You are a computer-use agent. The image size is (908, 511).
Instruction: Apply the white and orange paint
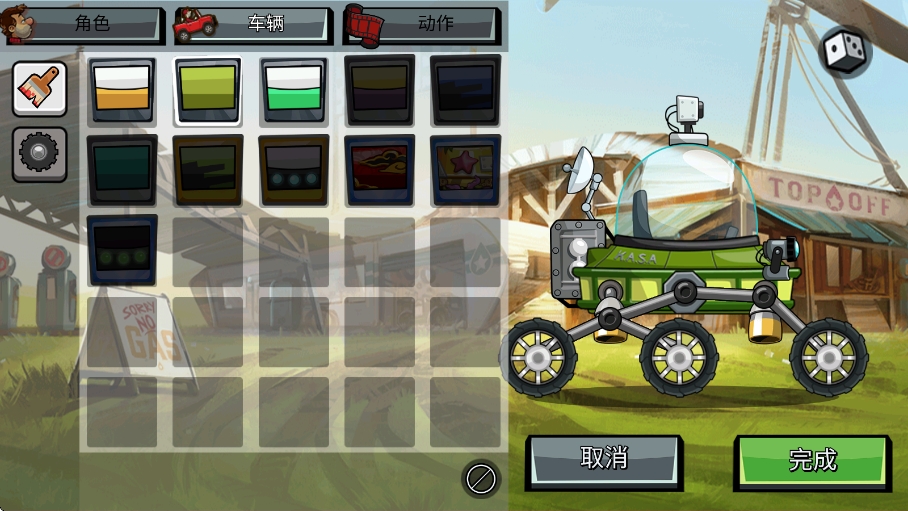[122, 90]
